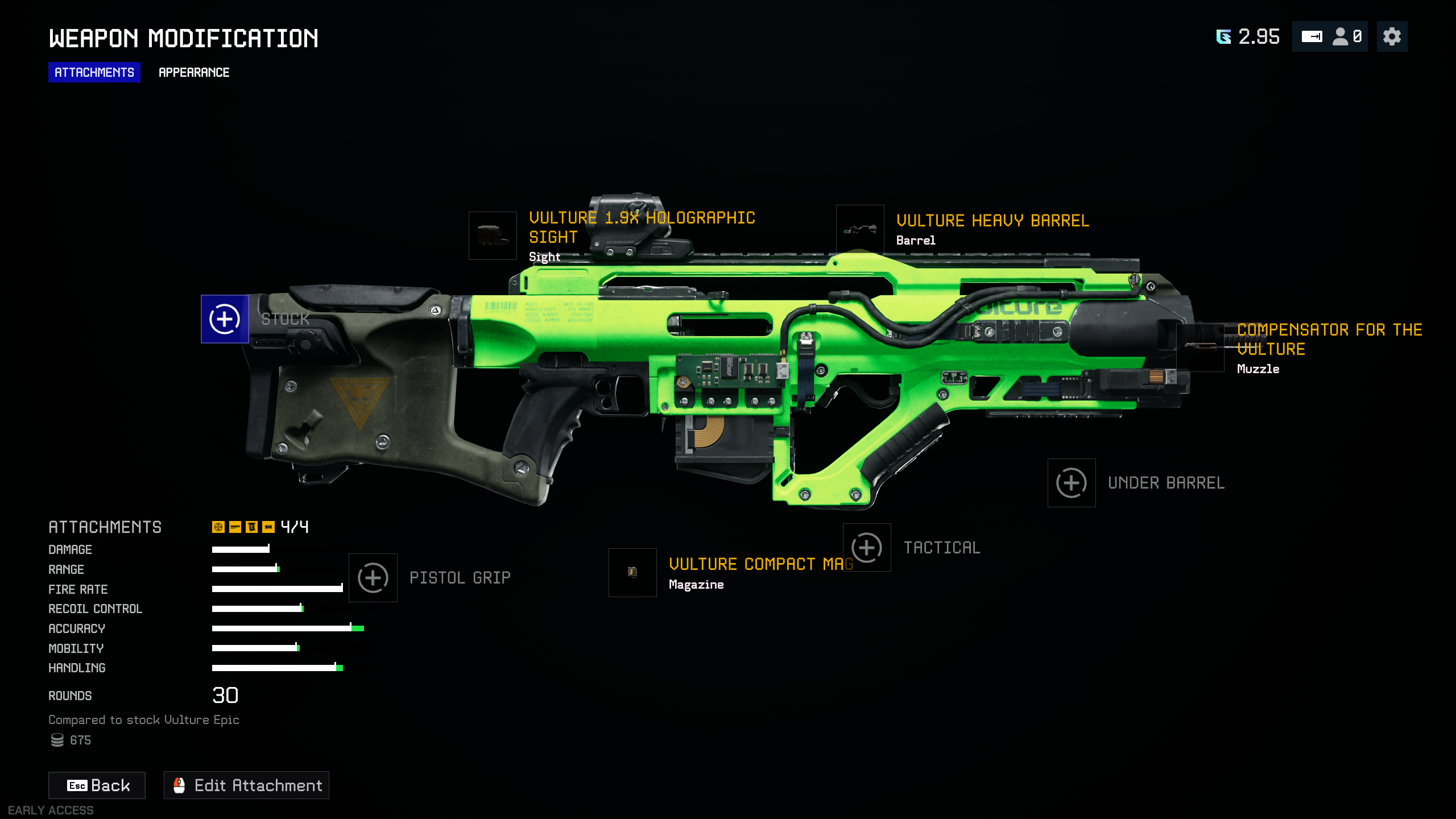Click the weapon loadout icon in top bar
The image size is (1456, 819).
coord(1312,37)
